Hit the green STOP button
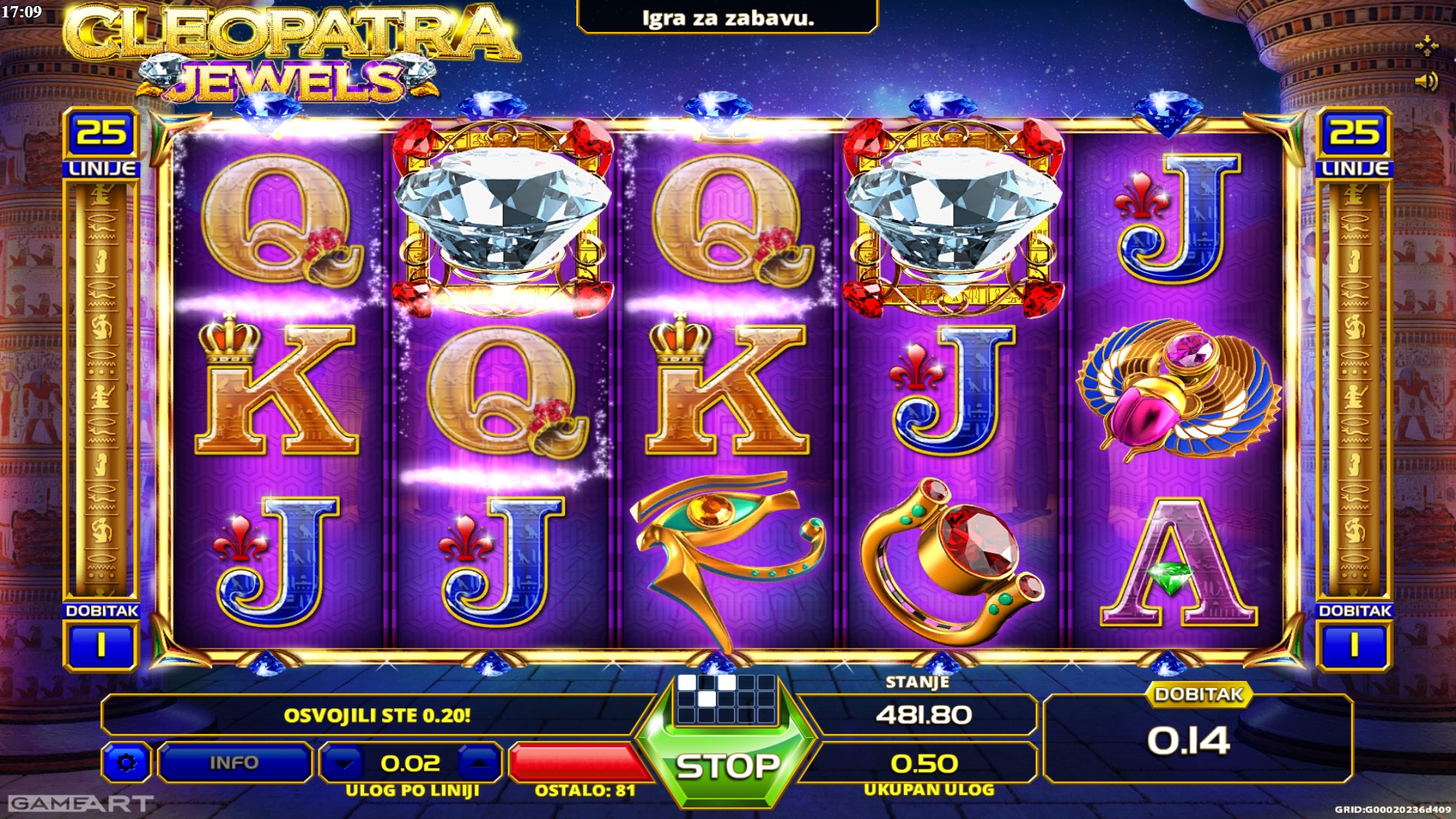This screenshot has width=1456, height=819. pos(726,766)
